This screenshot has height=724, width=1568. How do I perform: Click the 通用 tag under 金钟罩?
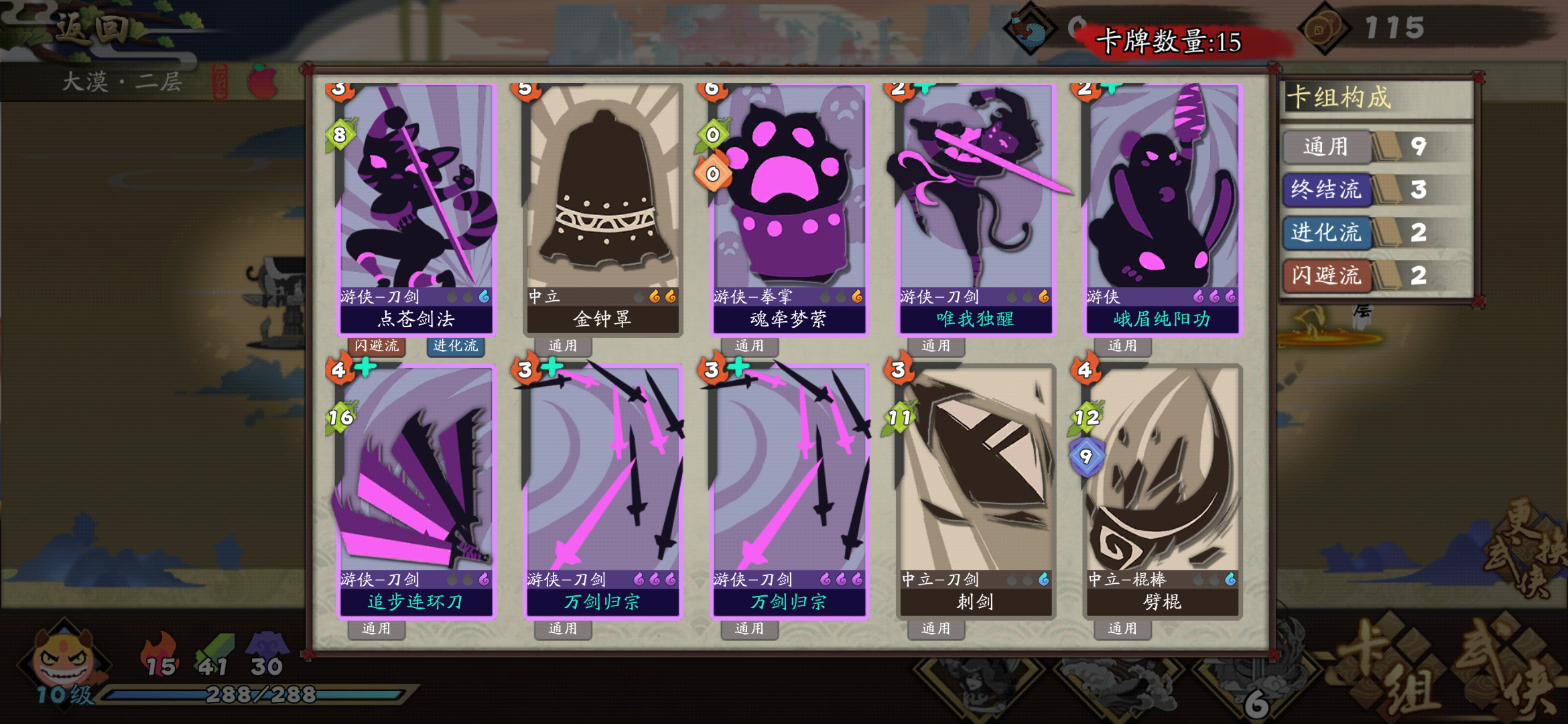coord(563,345)
